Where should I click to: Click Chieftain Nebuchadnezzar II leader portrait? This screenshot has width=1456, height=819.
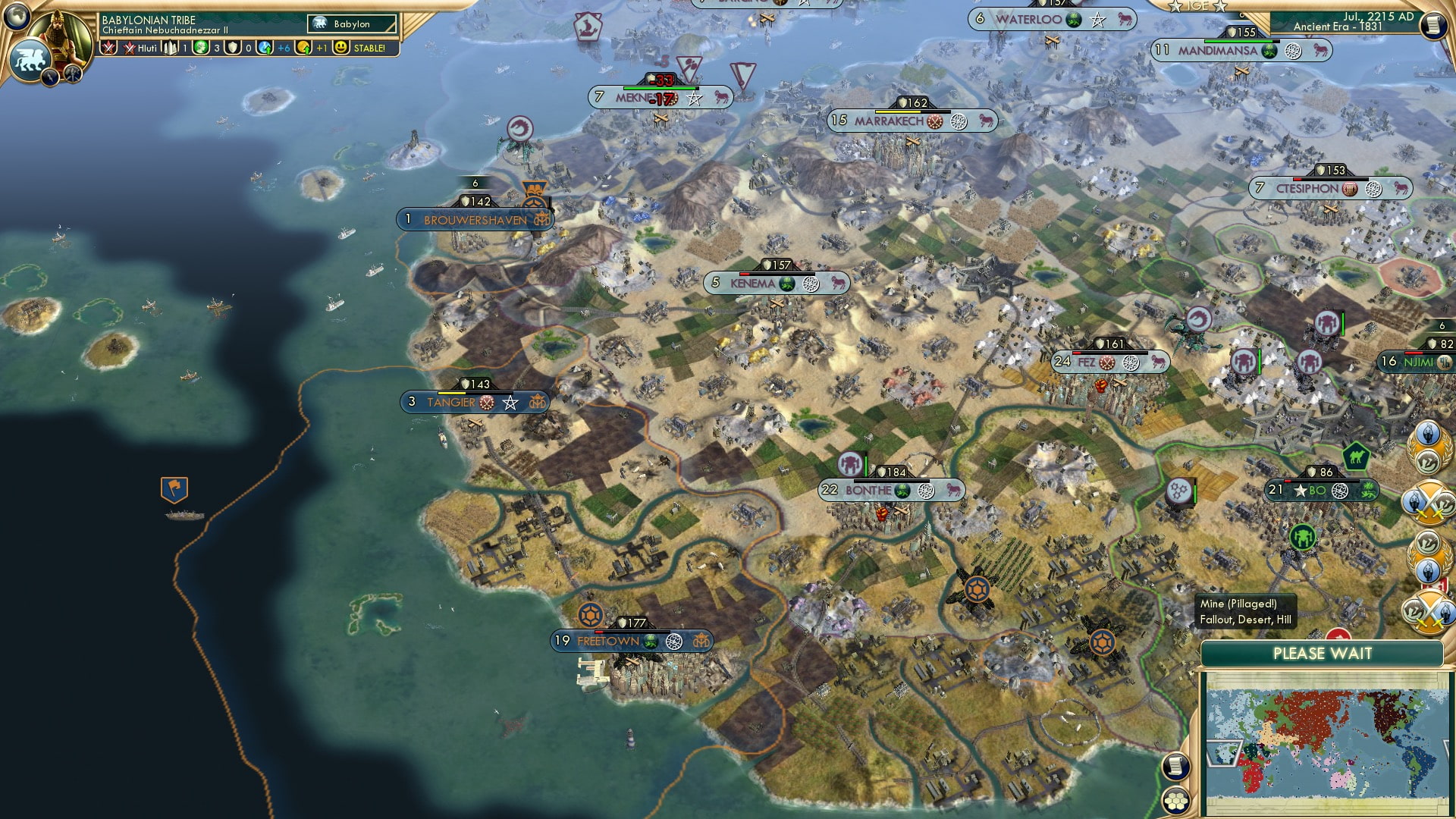click(x=61, y=38)
